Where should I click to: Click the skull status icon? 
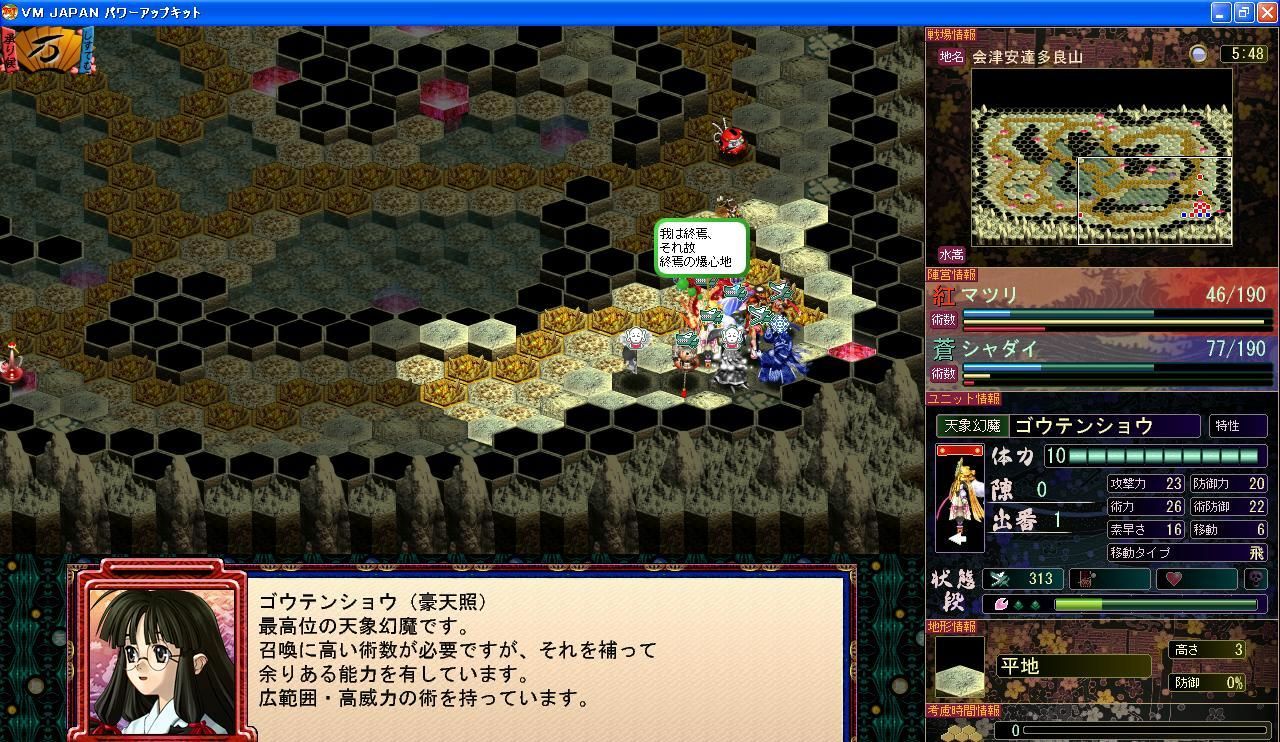(1254, 577)
